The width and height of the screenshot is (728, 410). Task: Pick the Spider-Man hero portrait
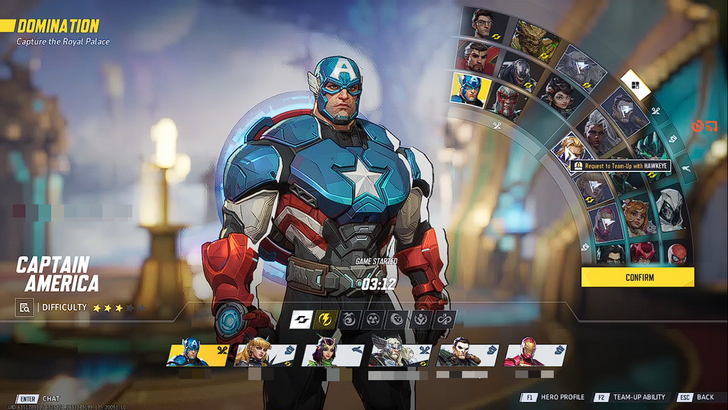676,252
